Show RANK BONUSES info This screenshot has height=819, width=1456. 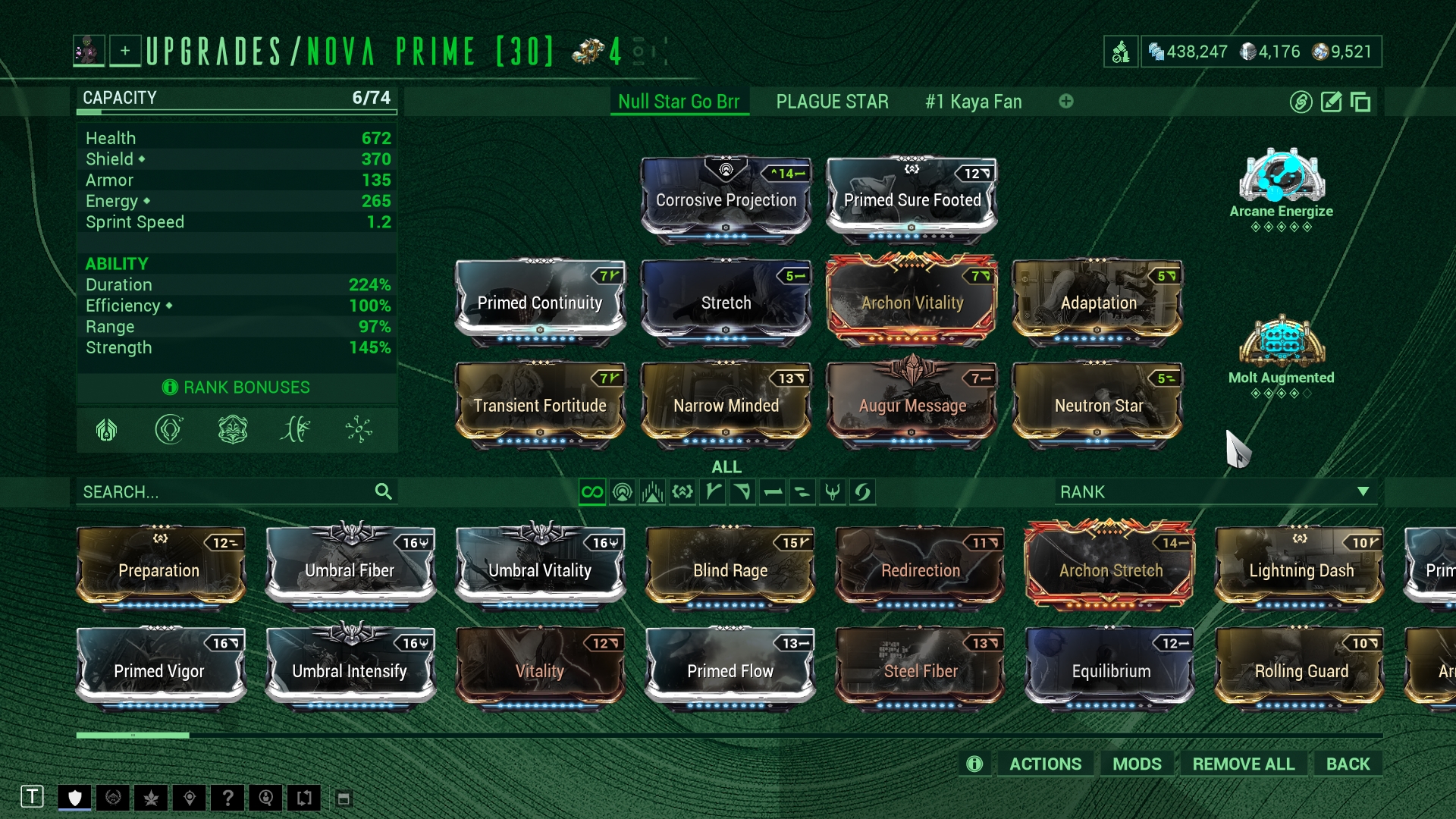[x=237, y=388]
